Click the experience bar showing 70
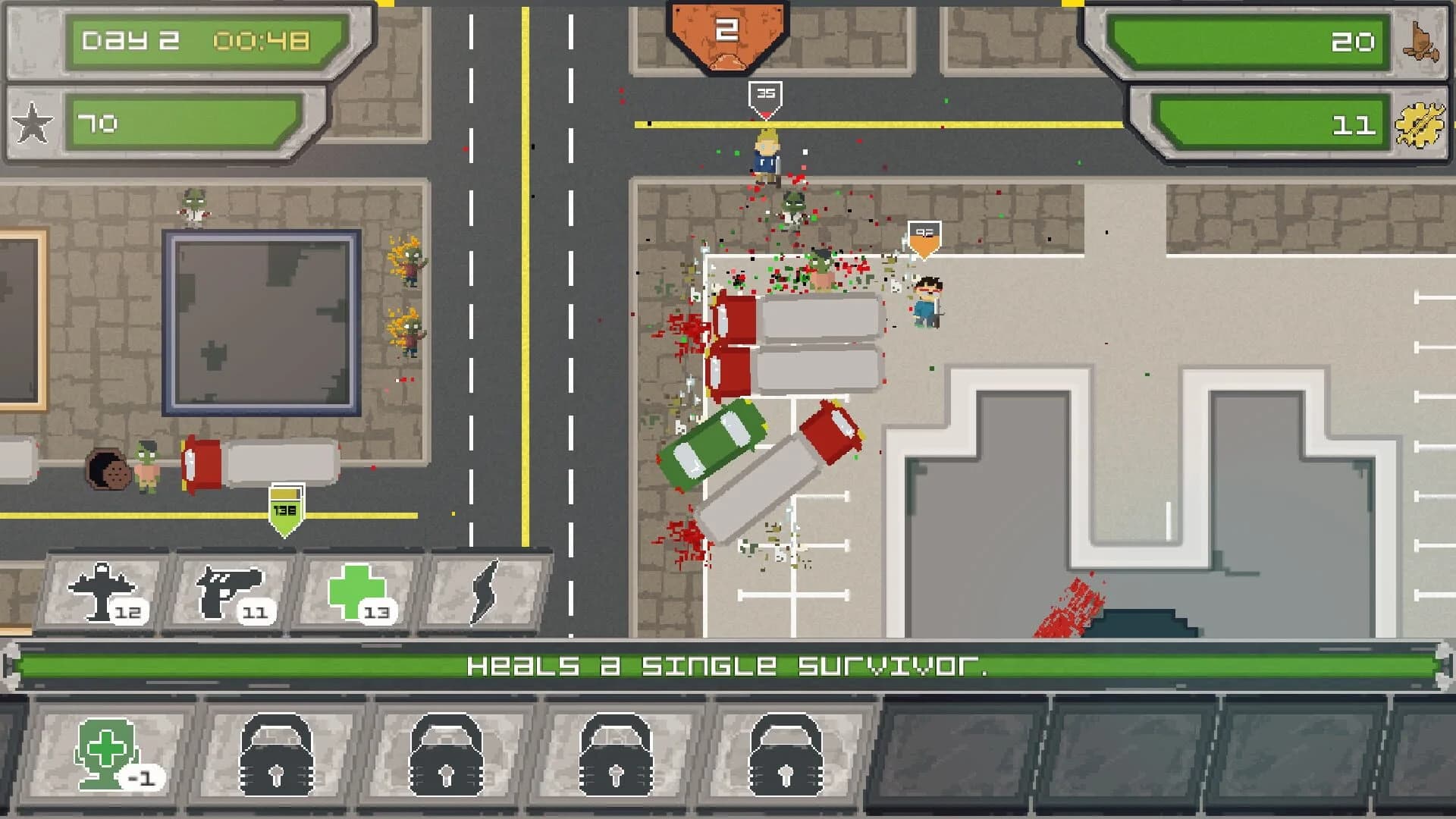Image resolution: width=1456 pixels, height=819 pixels. (x=182, y=121)
